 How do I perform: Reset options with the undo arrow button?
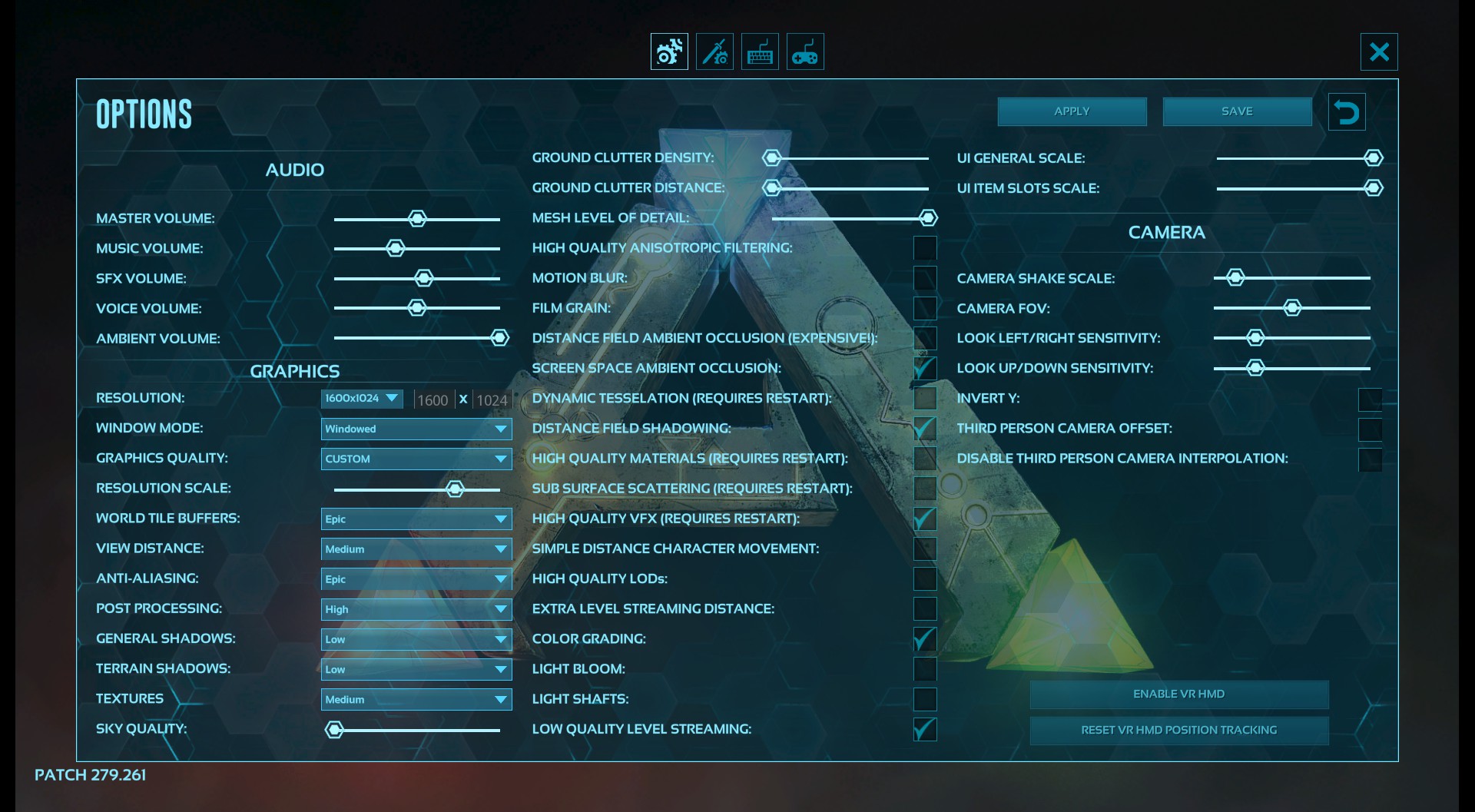click(x=1346, y=112)
